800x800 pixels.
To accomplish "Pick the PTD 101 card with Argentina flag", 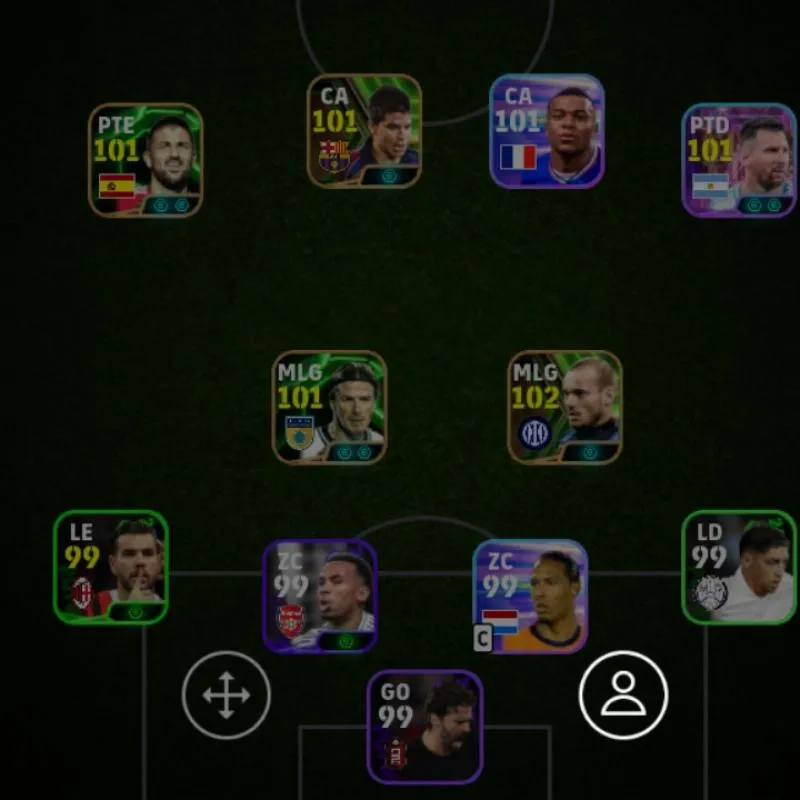I will tap(739, 160).
